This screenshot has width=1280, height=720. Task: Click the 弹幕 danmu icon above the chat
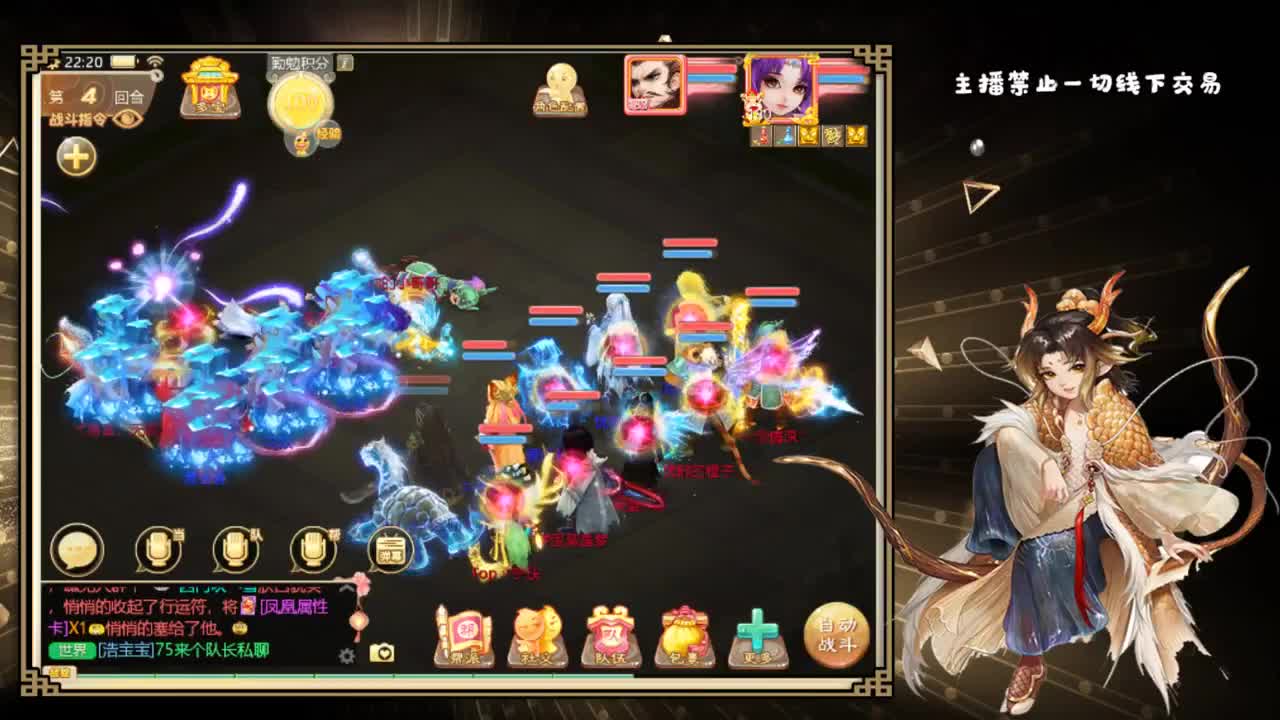coord(390,549)
